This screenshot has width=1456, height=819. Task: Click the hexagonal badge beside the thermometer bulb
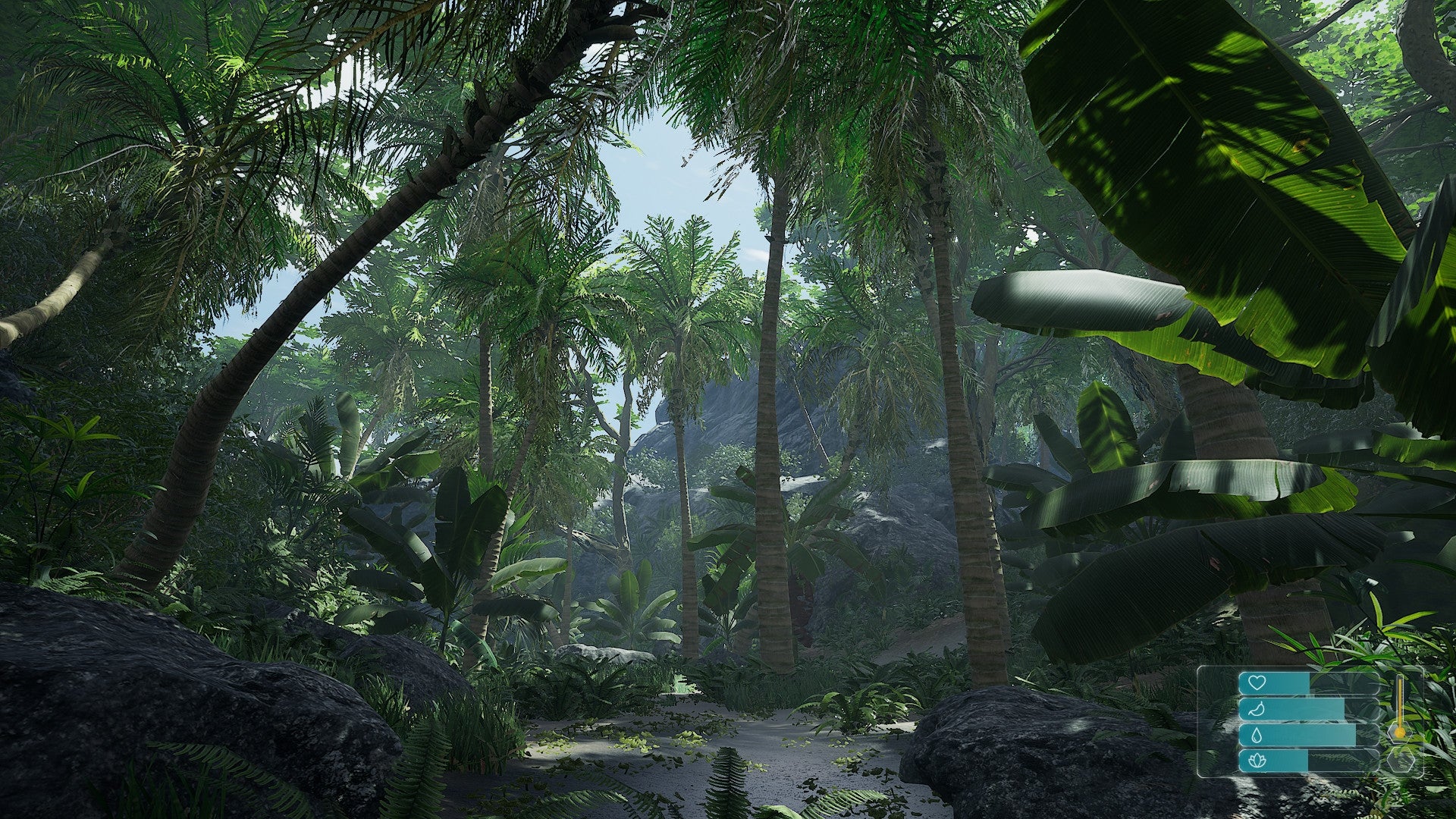pos(1399,734)
